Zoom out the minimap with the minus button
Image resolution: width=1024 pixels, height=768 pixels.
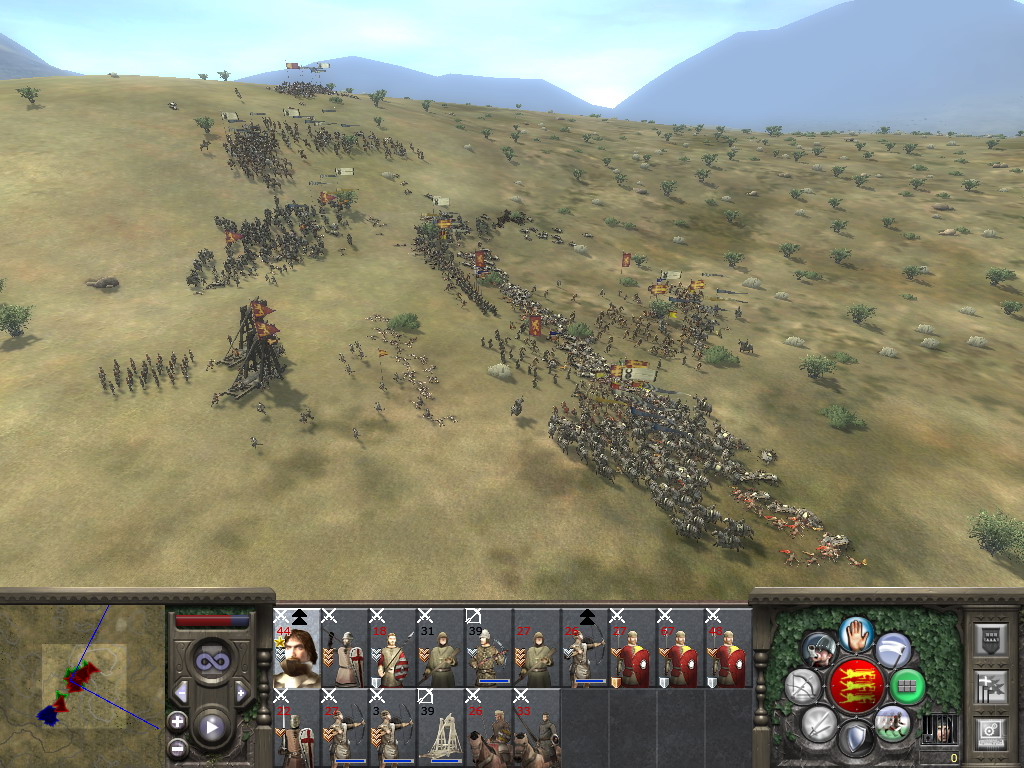click(x=177, y=746)
